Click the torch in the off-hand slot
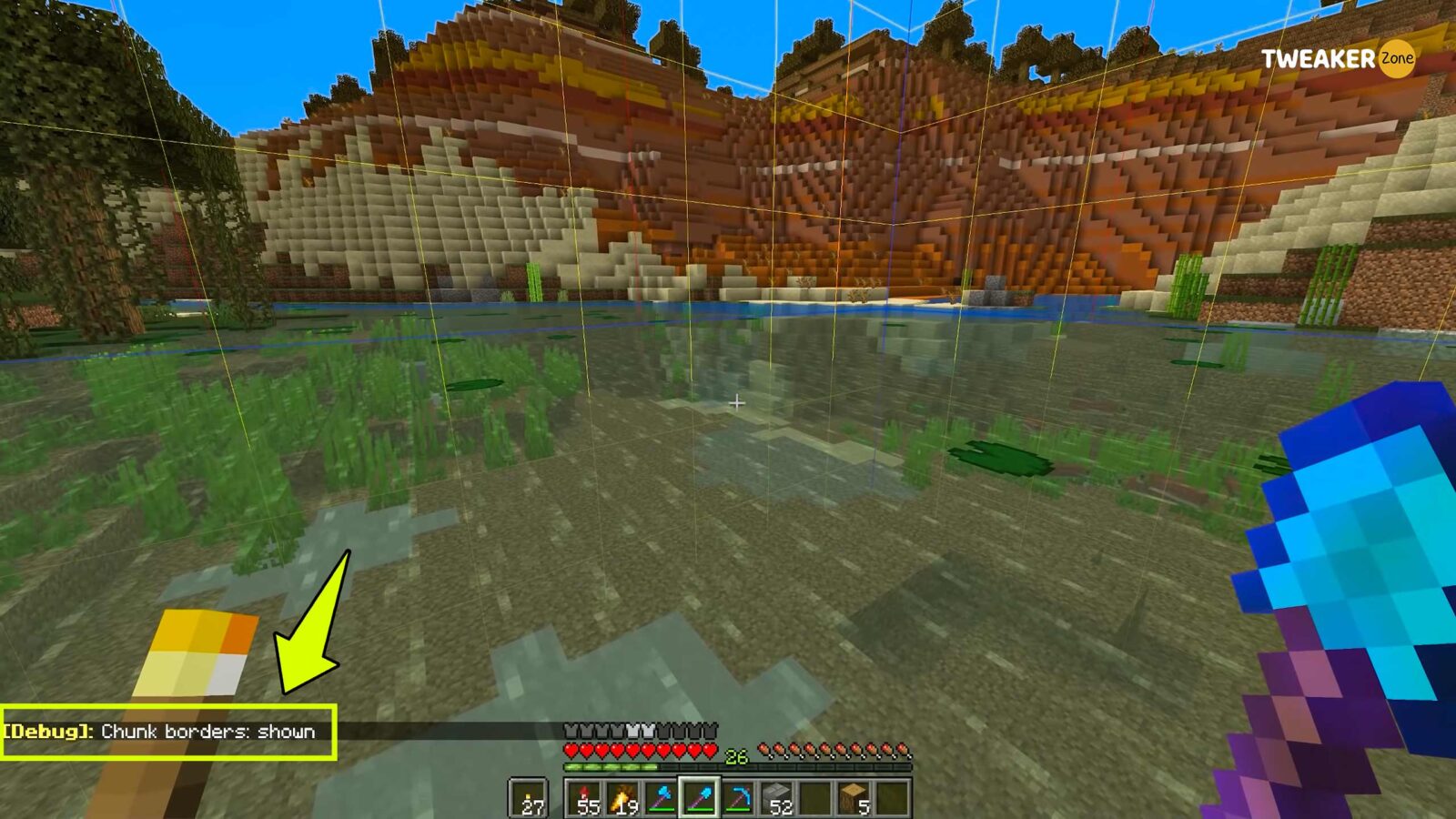1456x819 pixels. [528, 798]
